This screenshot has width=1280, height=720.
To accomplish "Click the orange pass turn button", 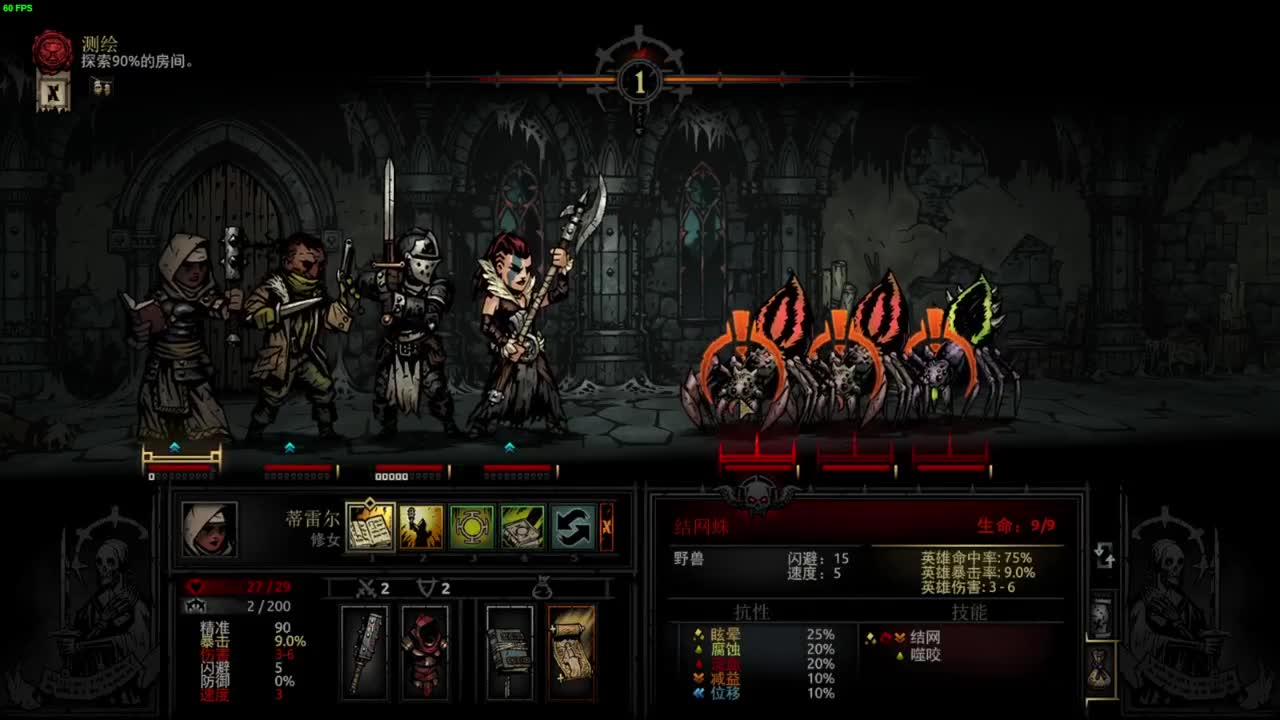I will [606, 527].
